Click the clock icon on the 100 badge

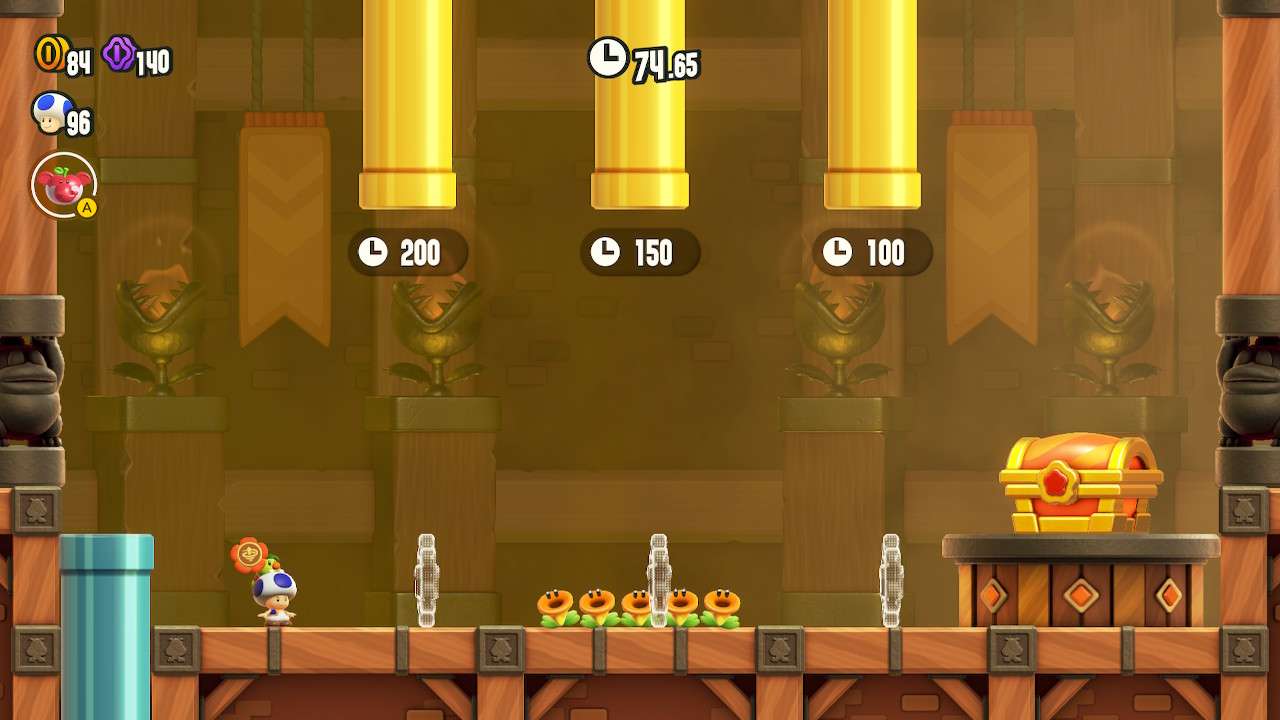(x=838, y=253)
